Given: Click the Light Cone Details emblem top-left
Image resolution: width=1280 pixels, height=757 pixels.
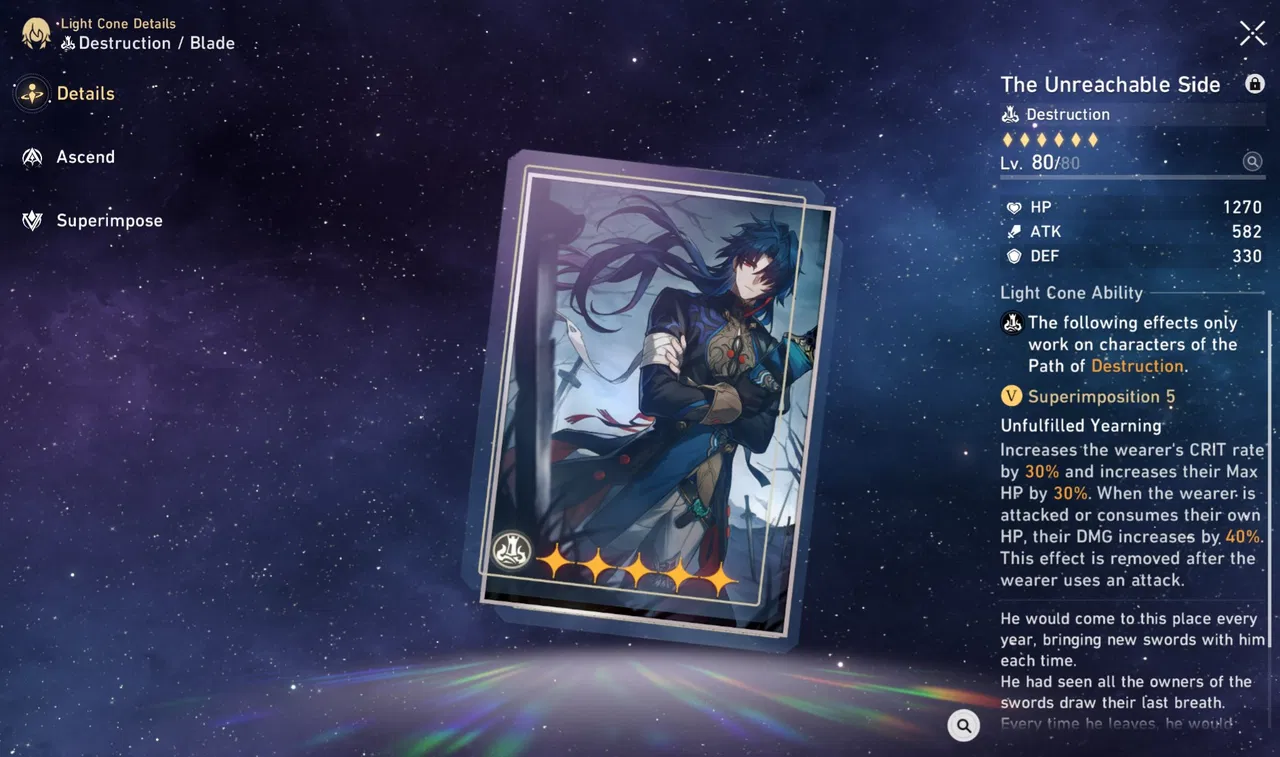Looking at the screenshot, I should [x=36, y=33].
